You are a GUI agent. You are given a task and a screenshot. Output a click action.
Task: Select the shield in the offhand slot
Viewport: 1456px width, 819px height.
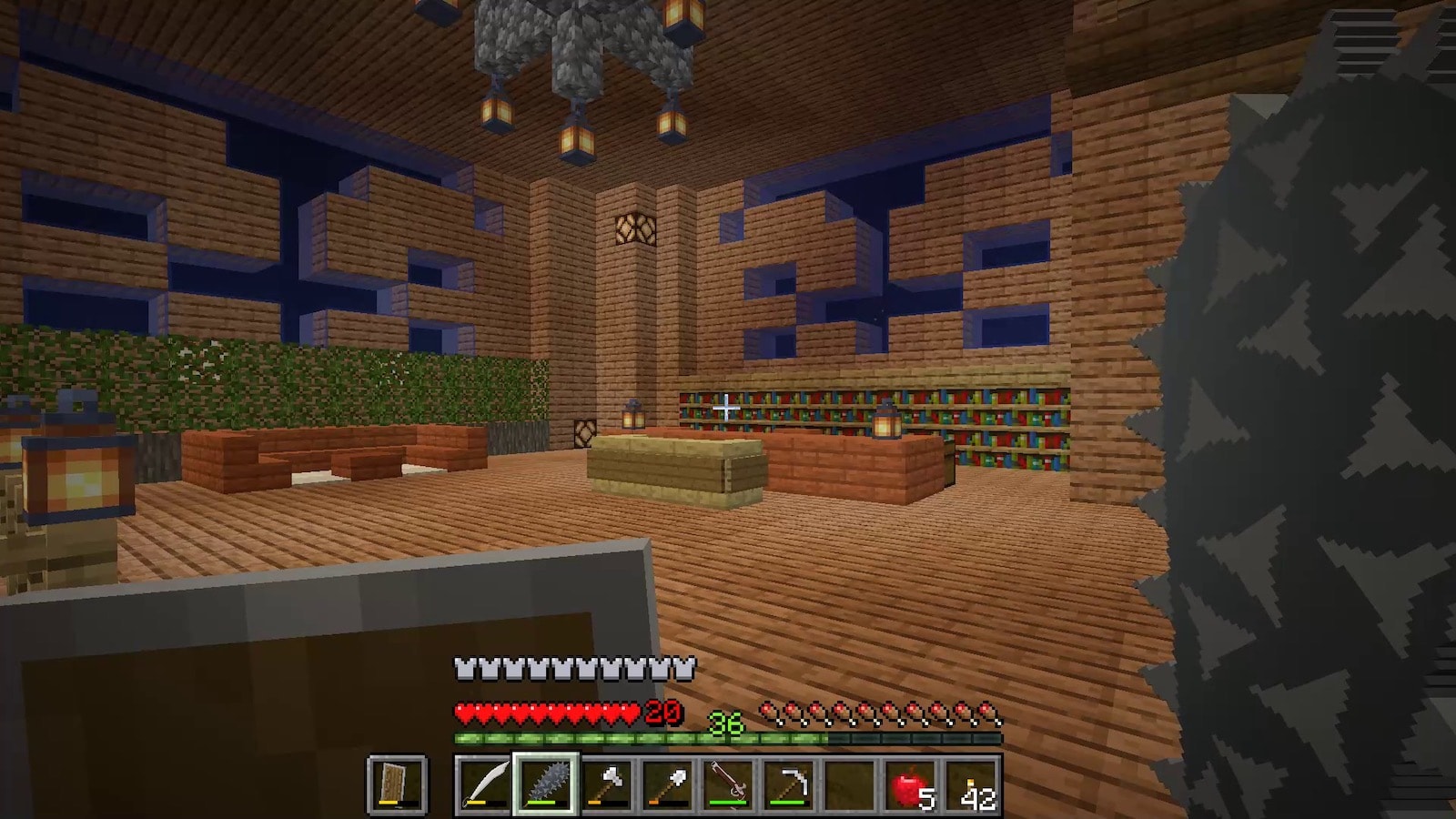pos(397,784)
